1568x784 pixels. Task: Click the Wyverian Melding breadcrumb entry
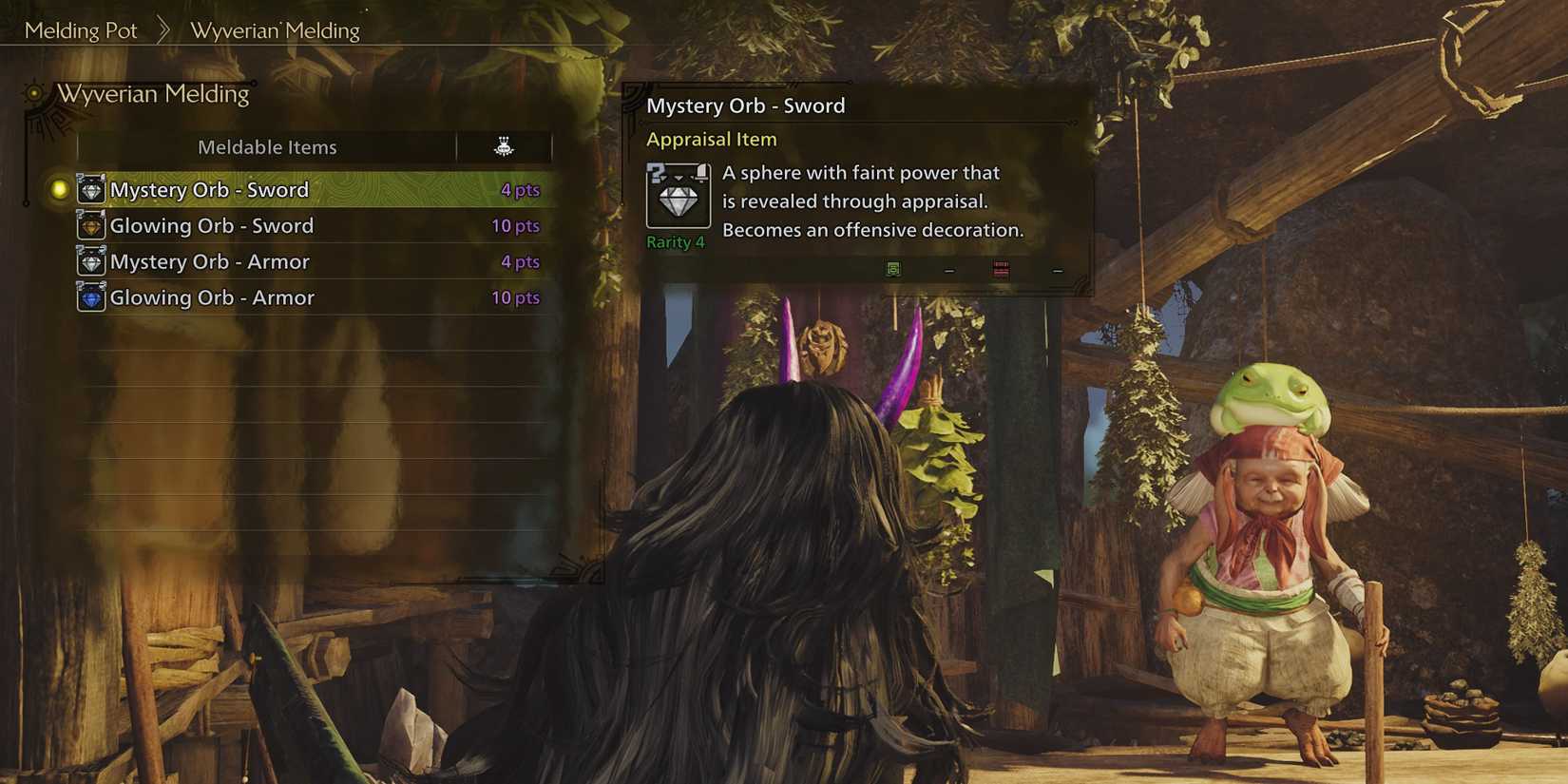[276, 29]
